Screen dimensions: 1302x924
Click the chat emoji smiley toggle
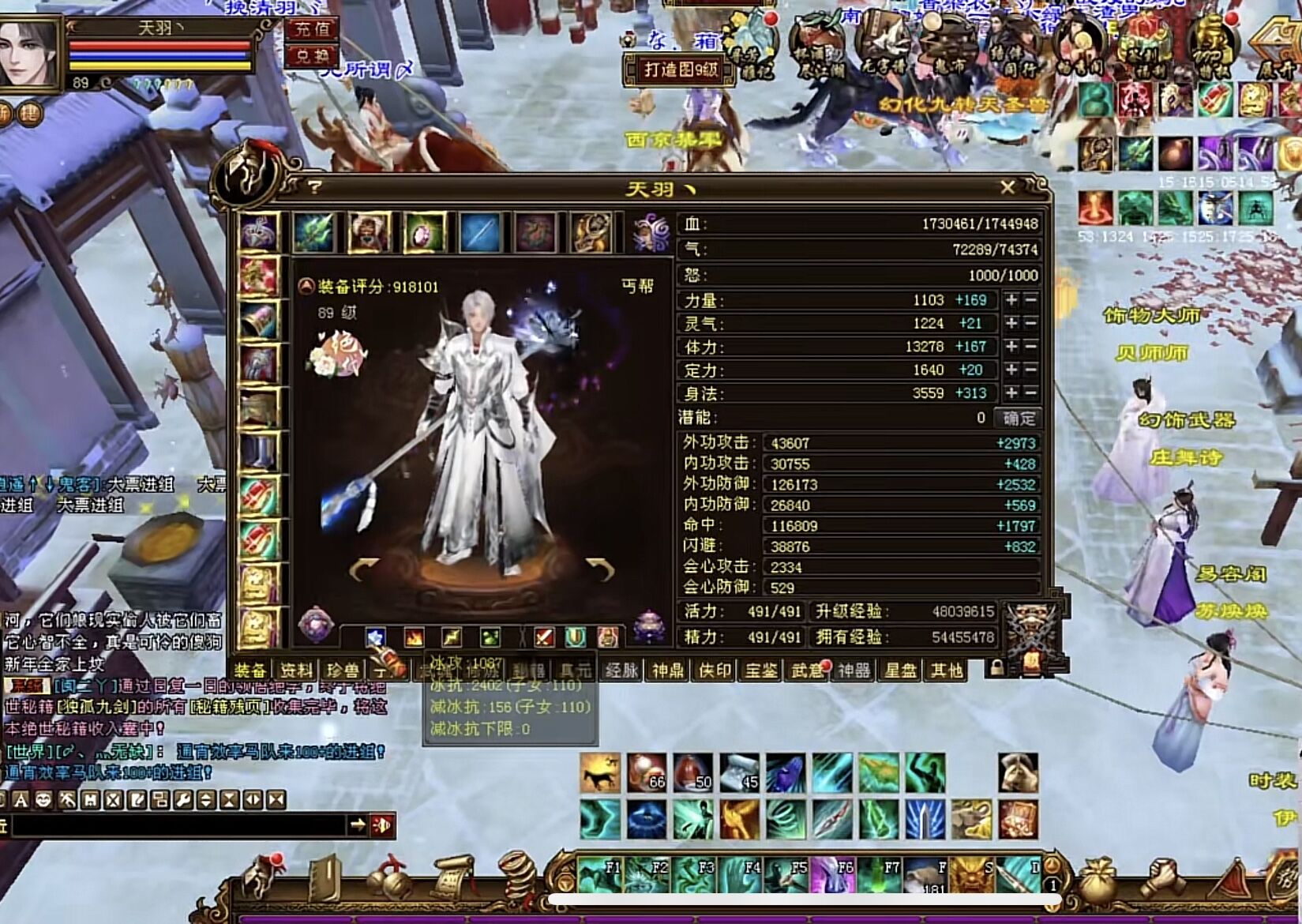click(x=43, y=799)
